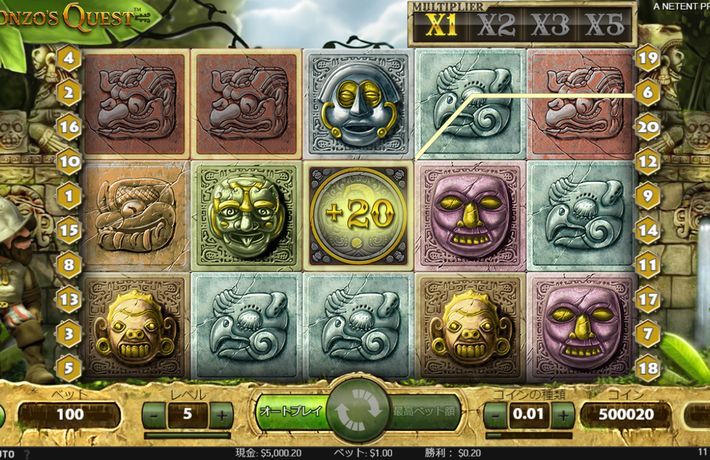Image resolution: width=710 pixels, height=460 pixels.
Task: Select payline number 16 badge
Action: 69,127
